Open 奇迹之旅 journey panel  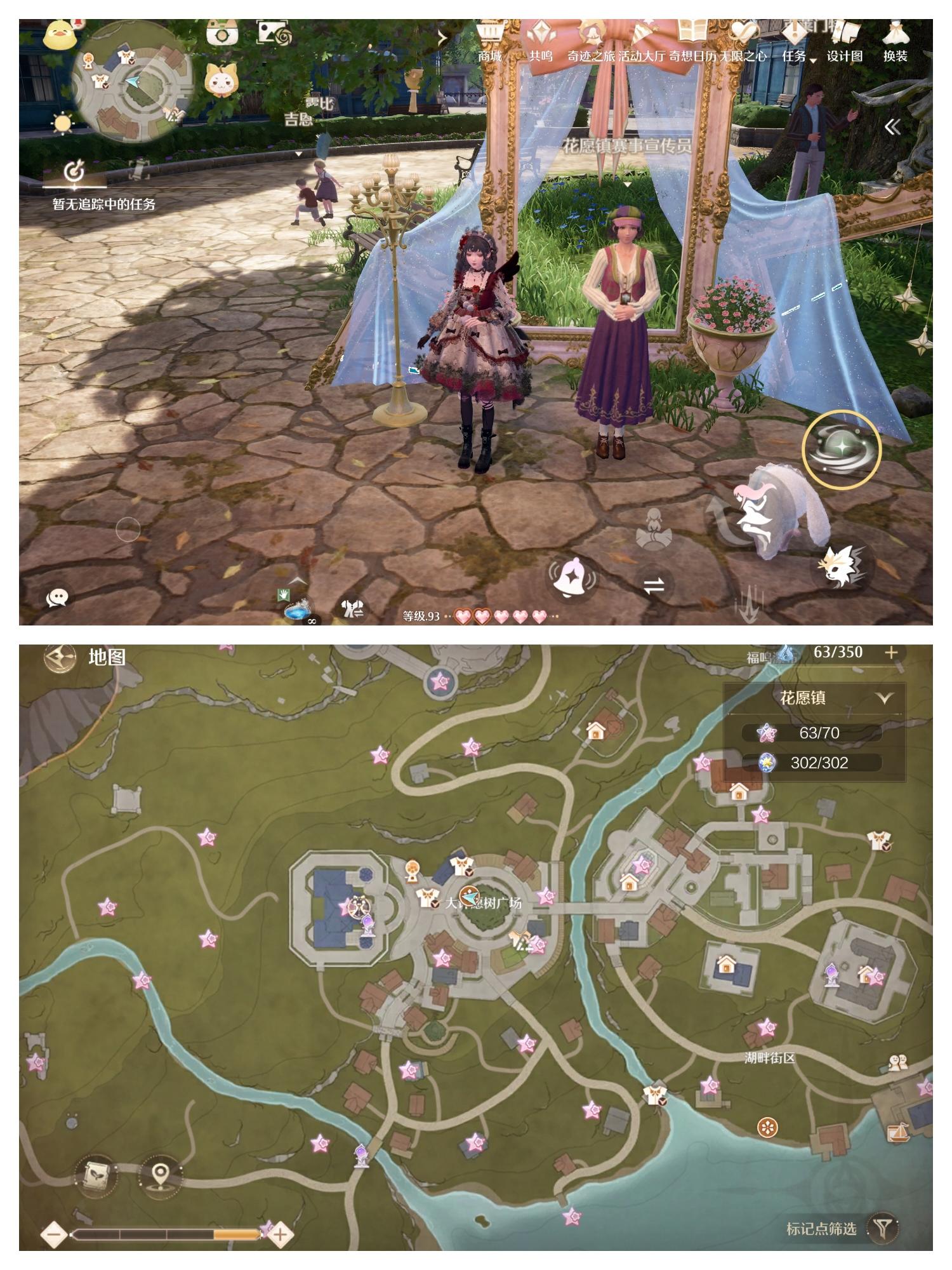point(590,56)
